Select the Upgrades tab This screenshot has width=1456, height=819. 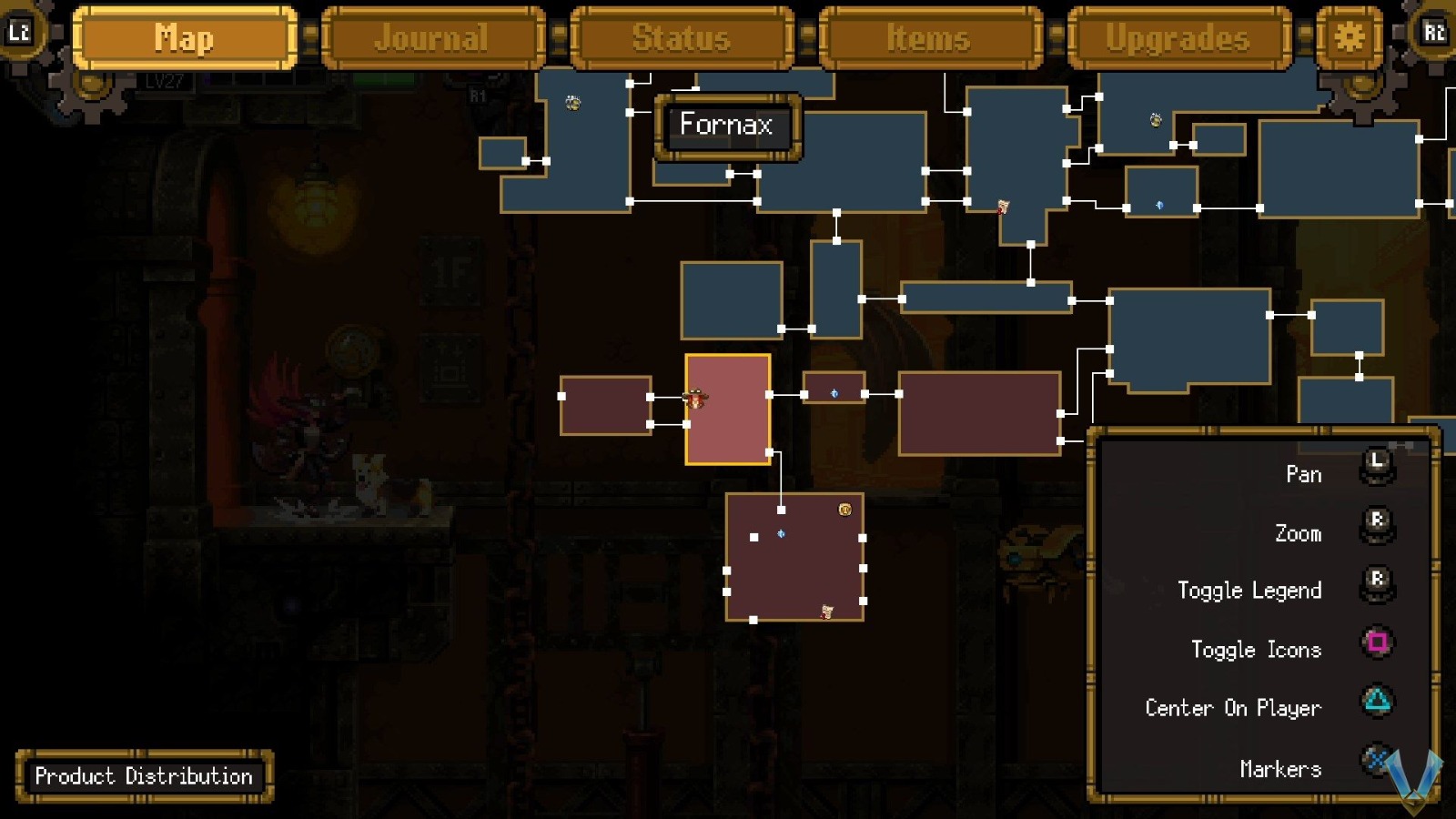(x=1176, y=38)
